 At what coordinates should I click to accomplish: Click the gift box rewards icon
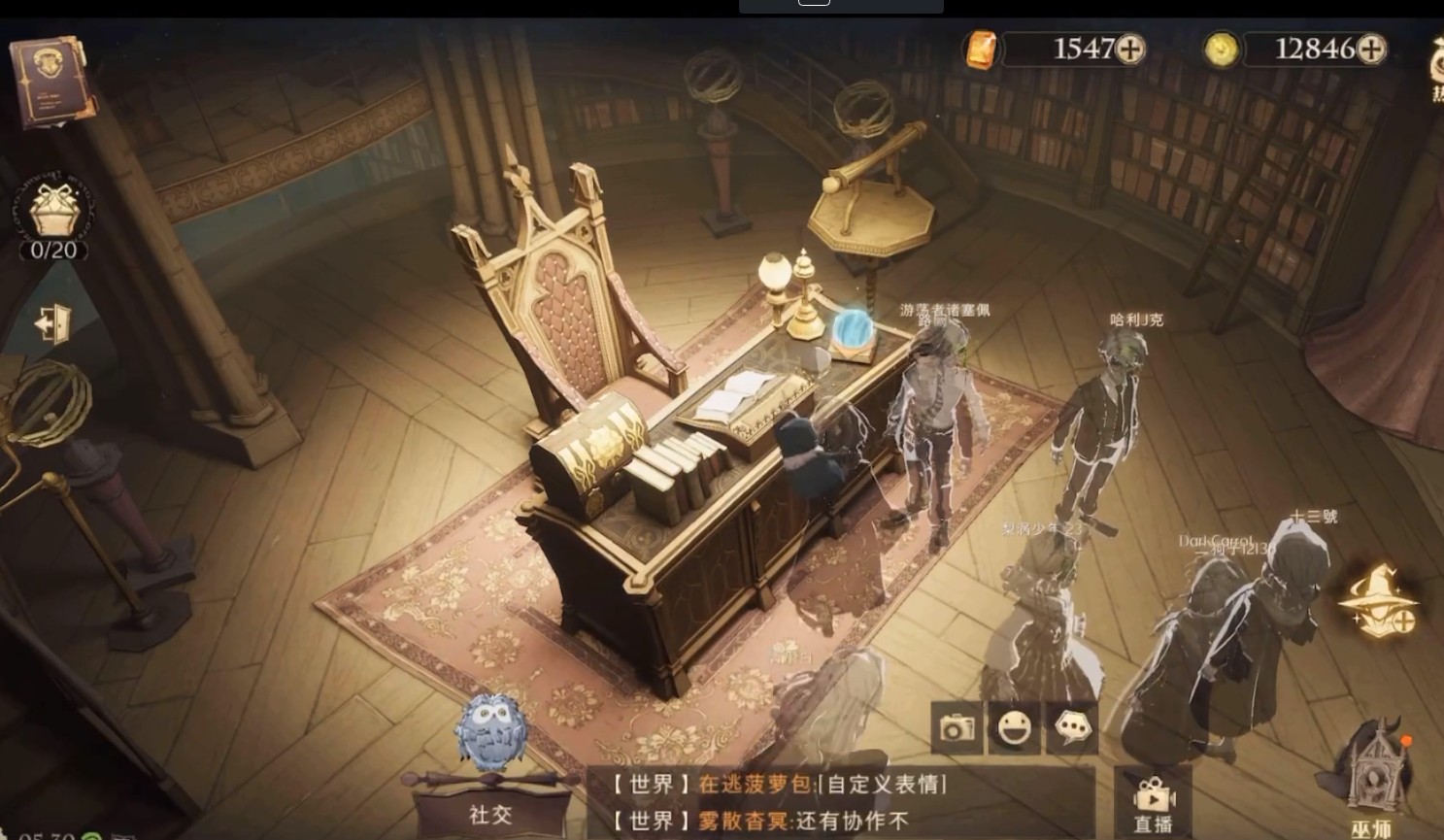(53, 209)
